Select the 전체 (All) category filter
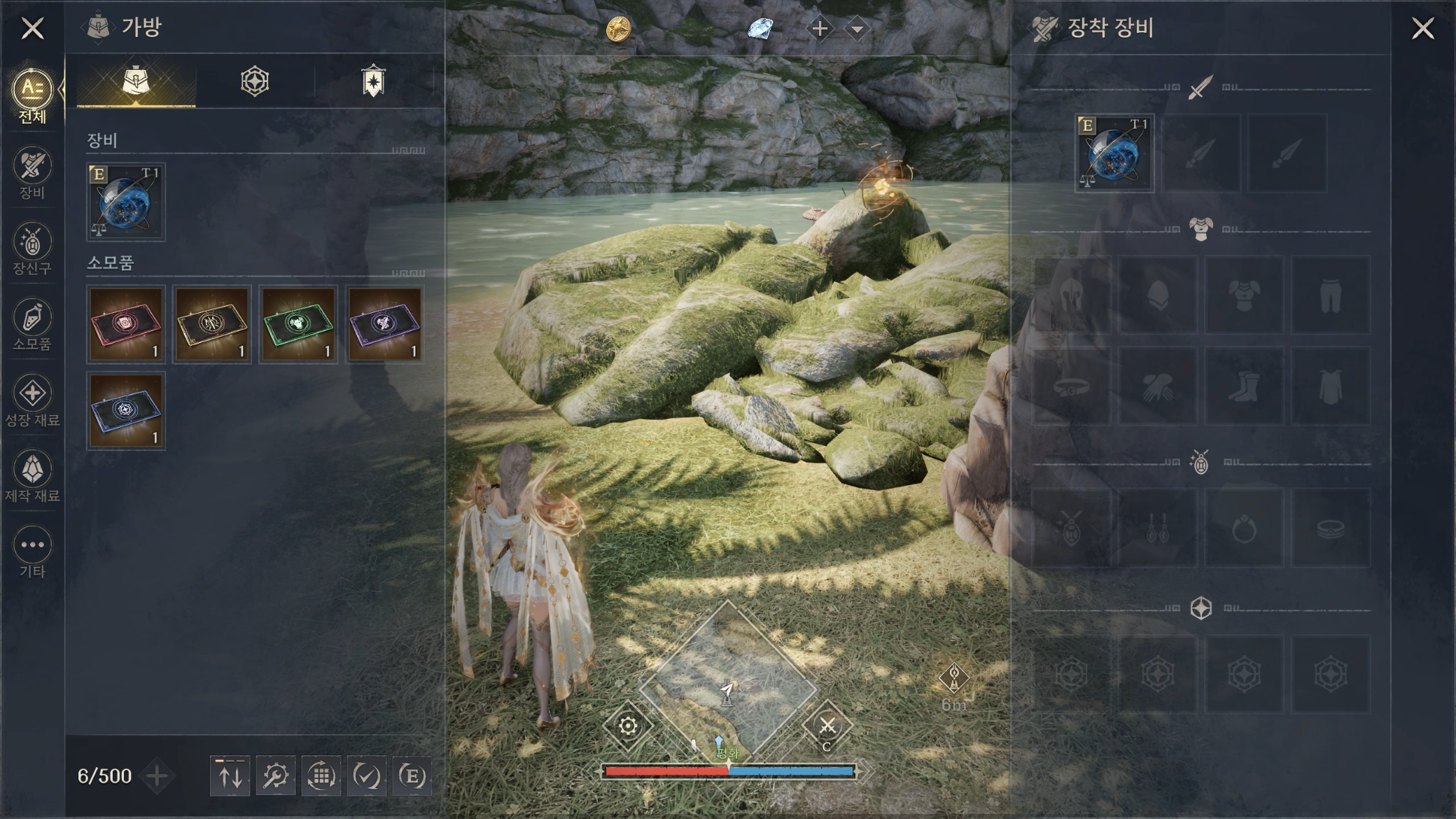 pos(32,96)
